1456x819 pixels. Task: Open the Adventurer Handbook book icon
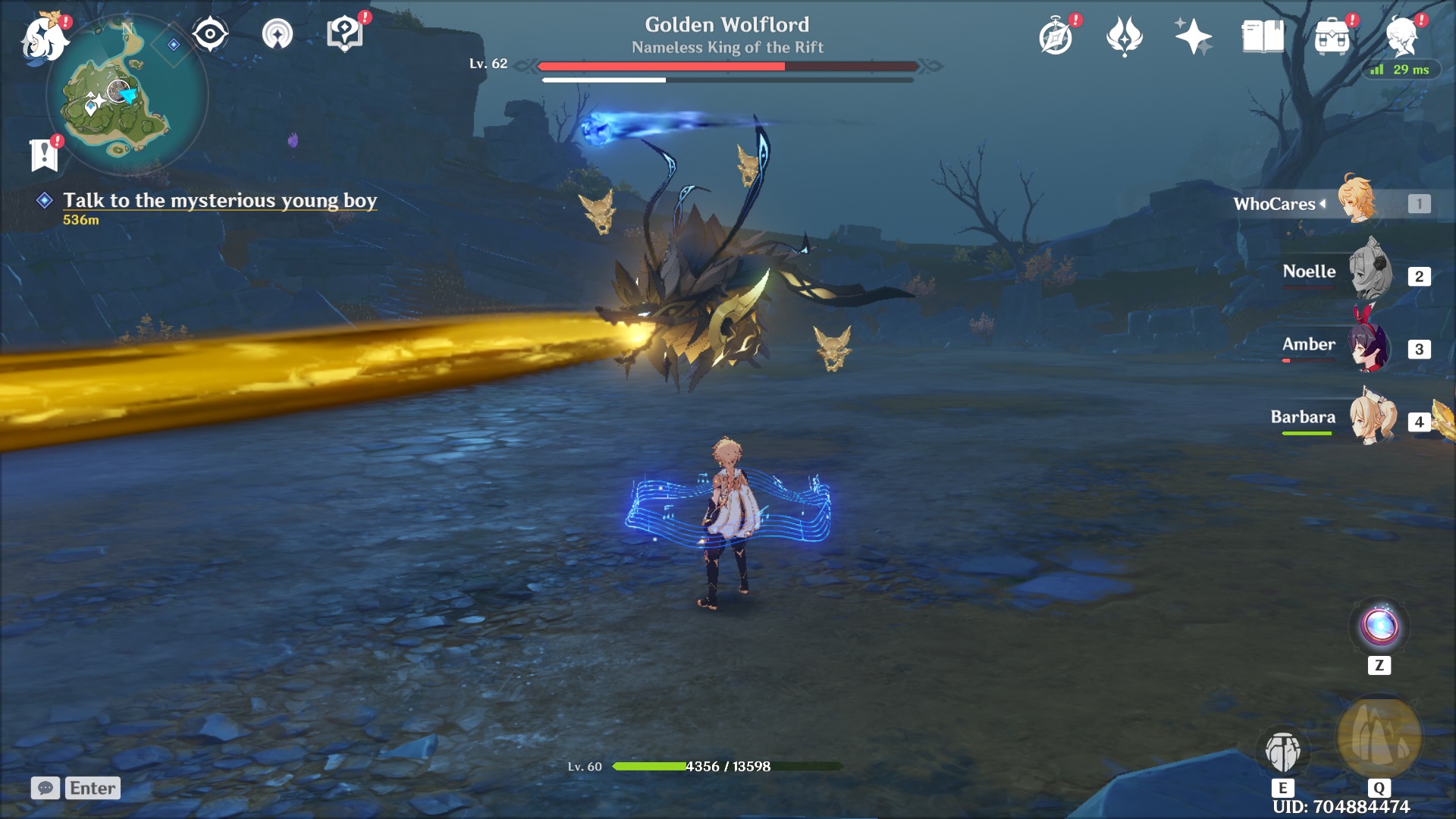[x=1263, y=36]
